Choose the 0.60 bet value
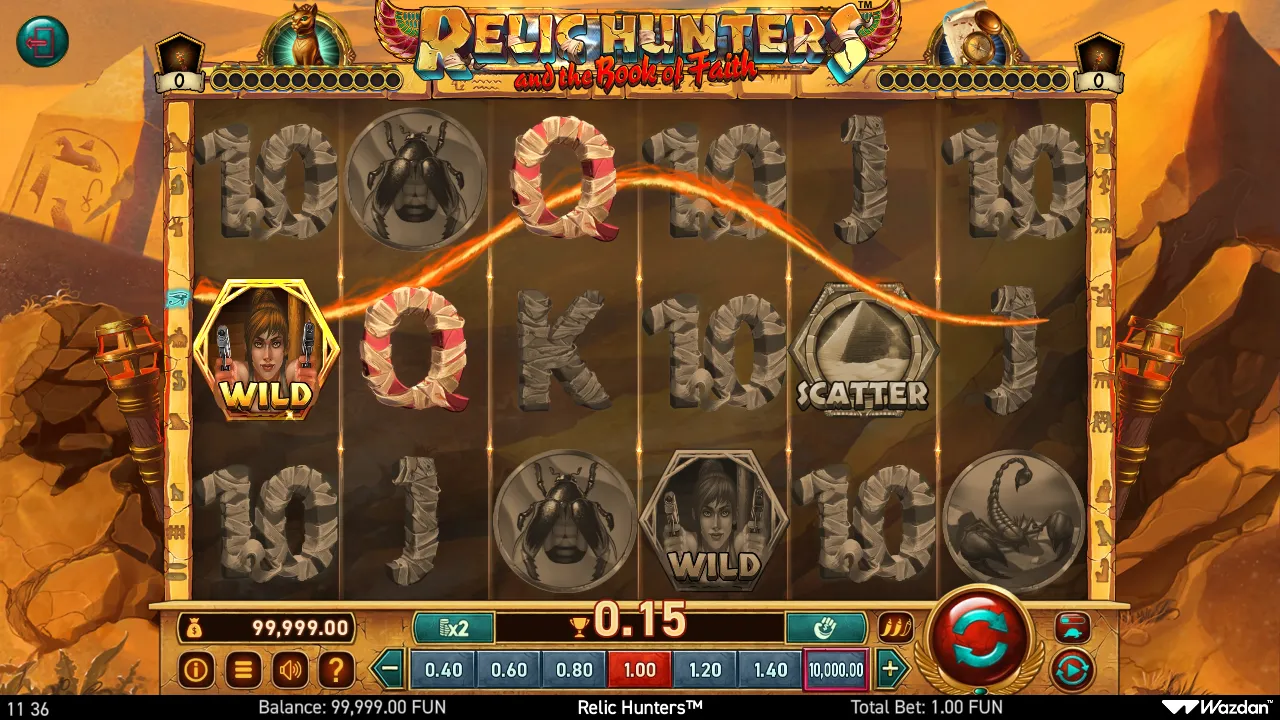The width and height of the screenshot is (1280, 720). (509, 670)
